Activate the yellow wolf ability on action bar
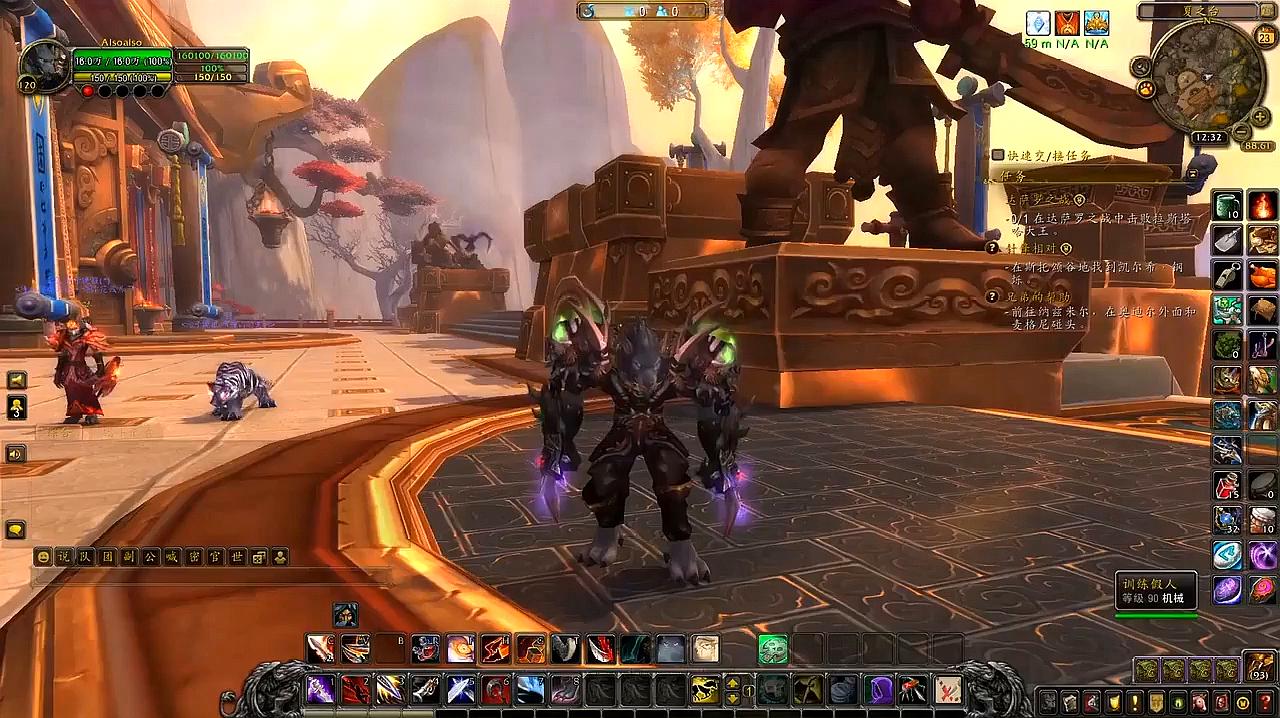 (x=706, y=690)
